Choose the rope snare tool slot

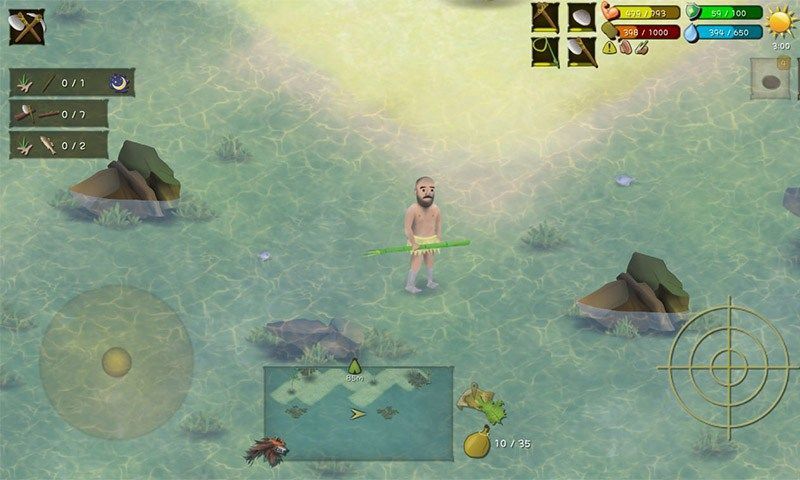click(x=545, y=51)
